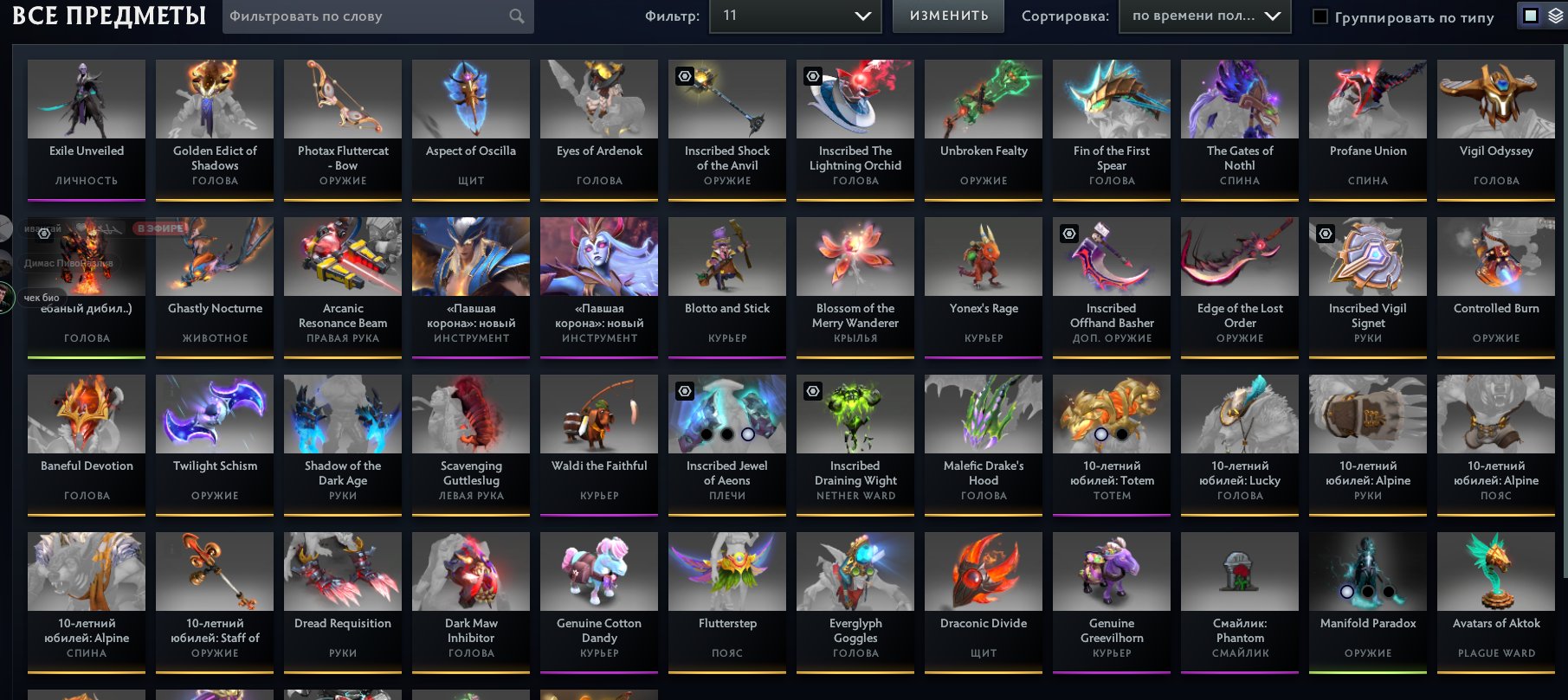Select the Exile Unveiled item thumbnail
The width and height of the screenshot is (1568, 700).
[x=86, y=100]
